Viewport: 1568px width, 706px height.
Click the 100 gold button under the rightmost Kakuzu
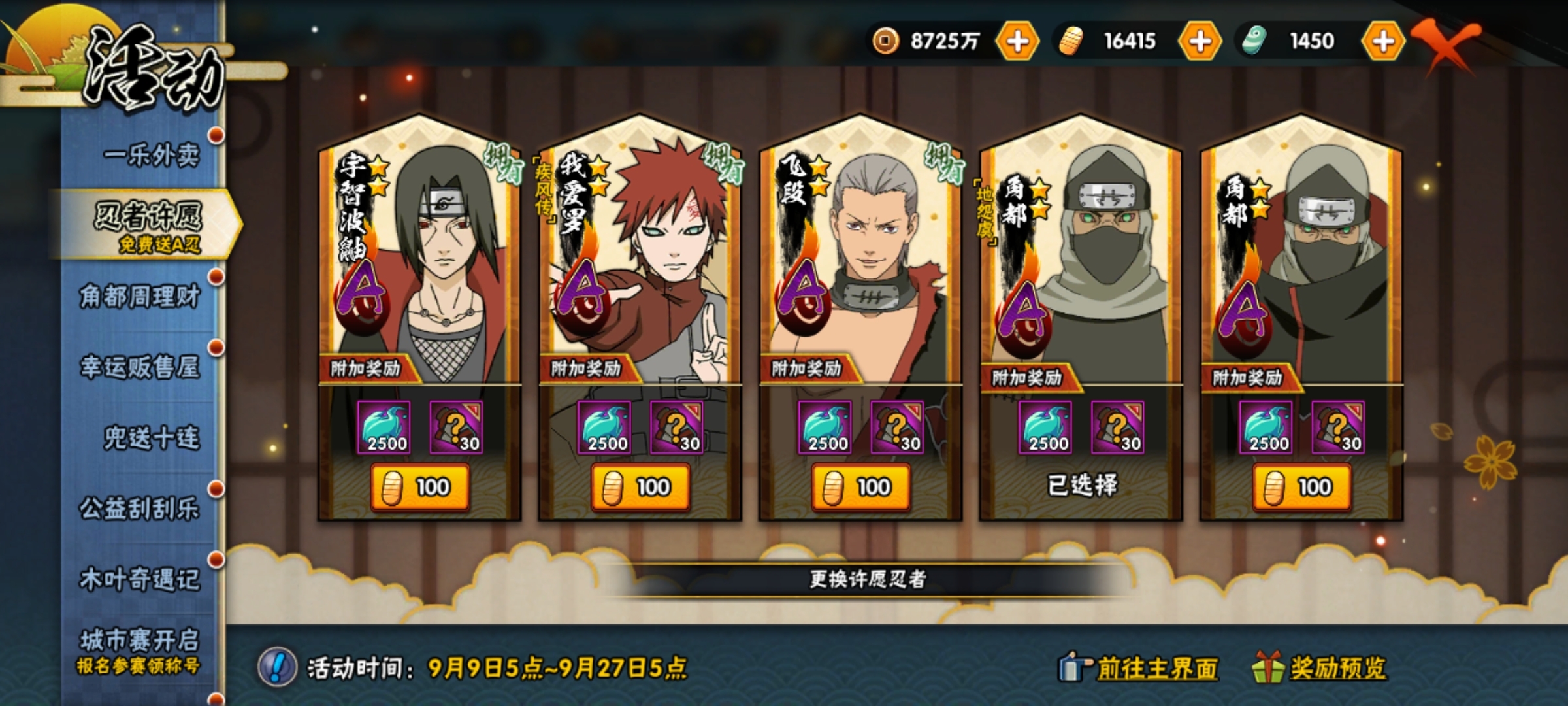[1301, 487]
